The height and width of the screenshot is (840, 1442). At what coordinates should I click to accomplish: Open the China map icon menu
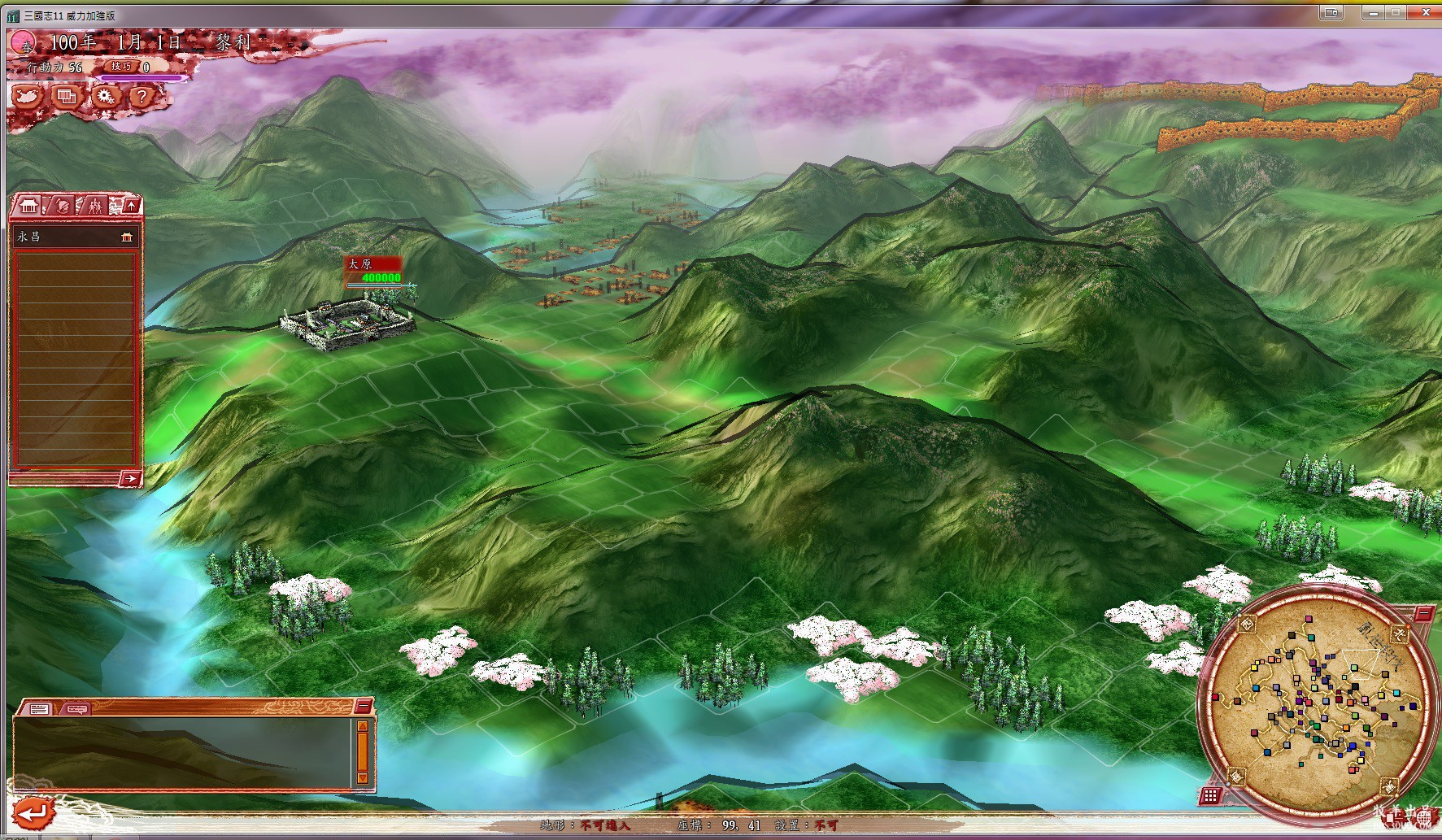(28, 97)
